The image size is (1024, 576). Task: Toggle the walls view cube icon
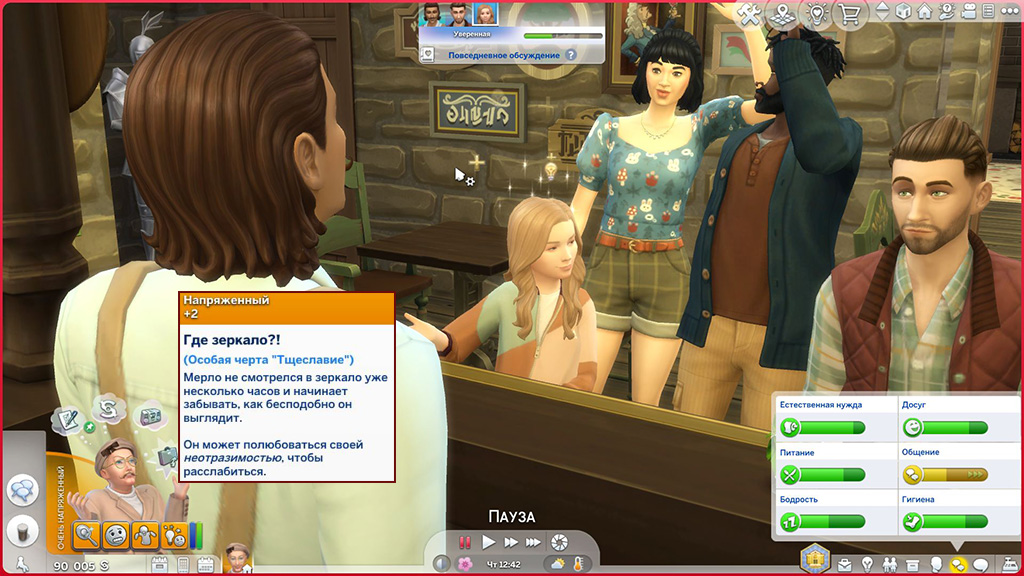click(x=903, y=13)
